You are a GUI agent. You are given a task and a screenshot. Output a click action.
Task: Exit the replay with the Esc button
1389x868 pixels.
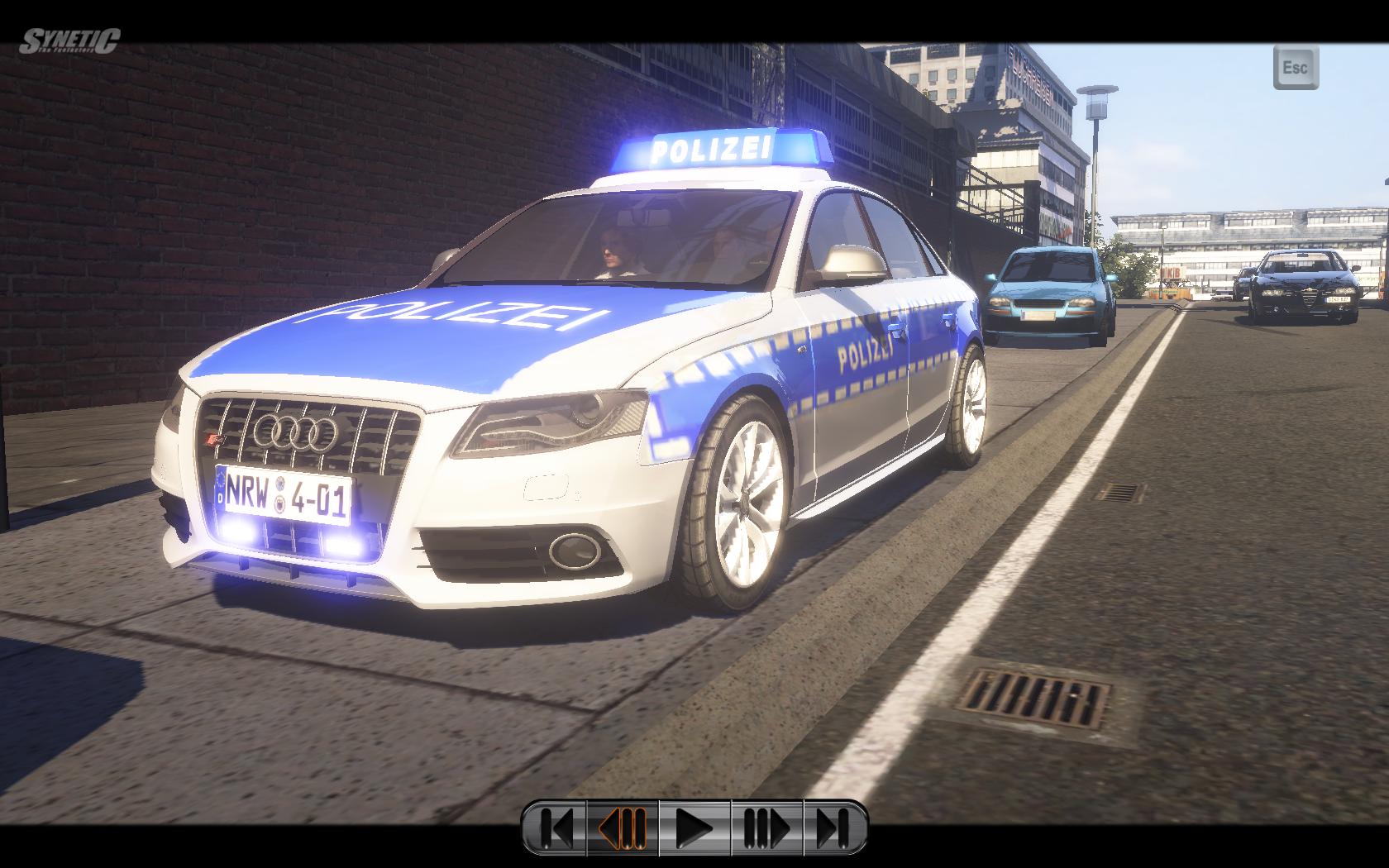click(x=1295, y=68)
